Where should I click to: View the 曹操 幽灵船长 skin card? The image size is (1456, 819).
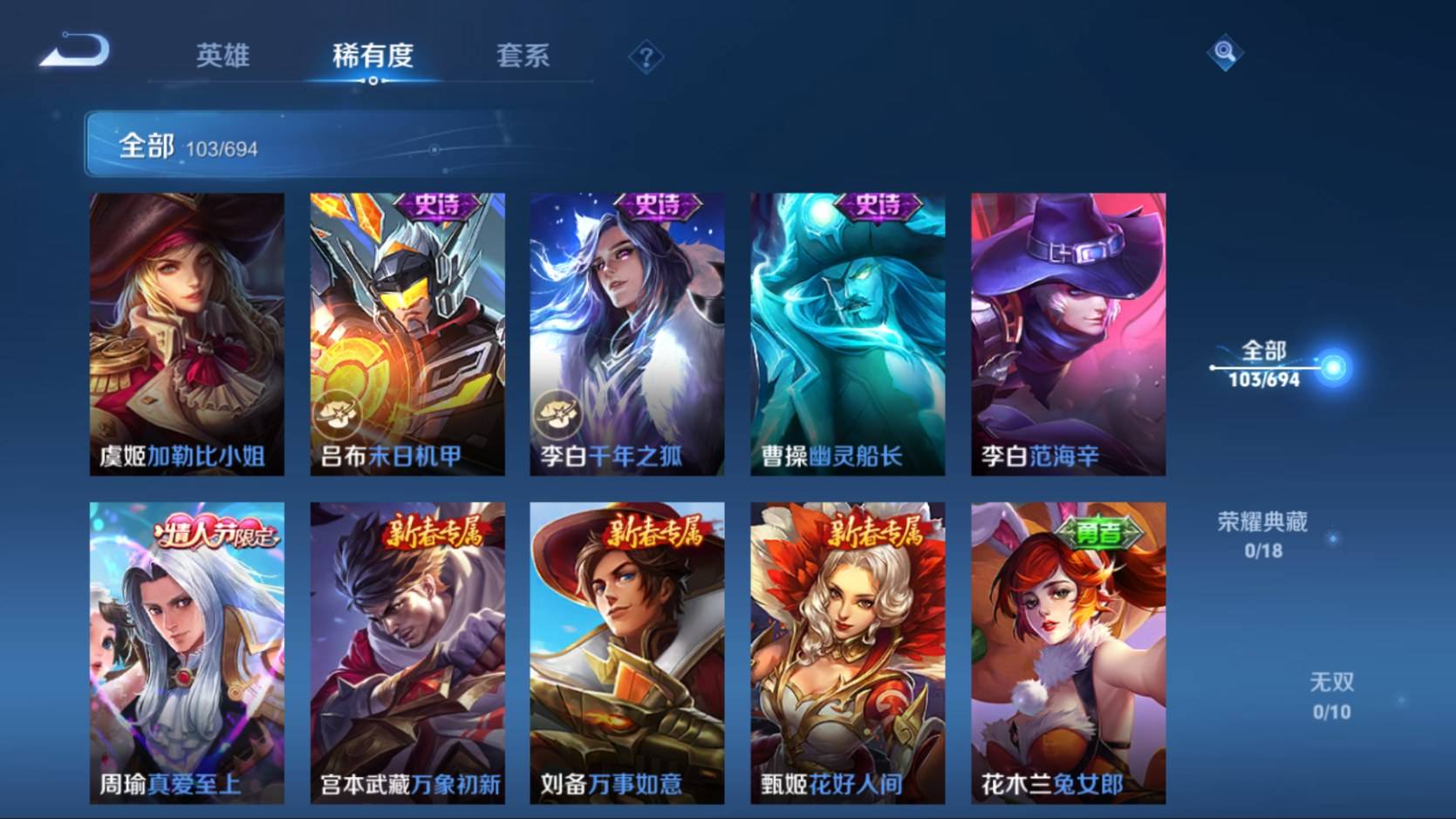tap(848, 334)
